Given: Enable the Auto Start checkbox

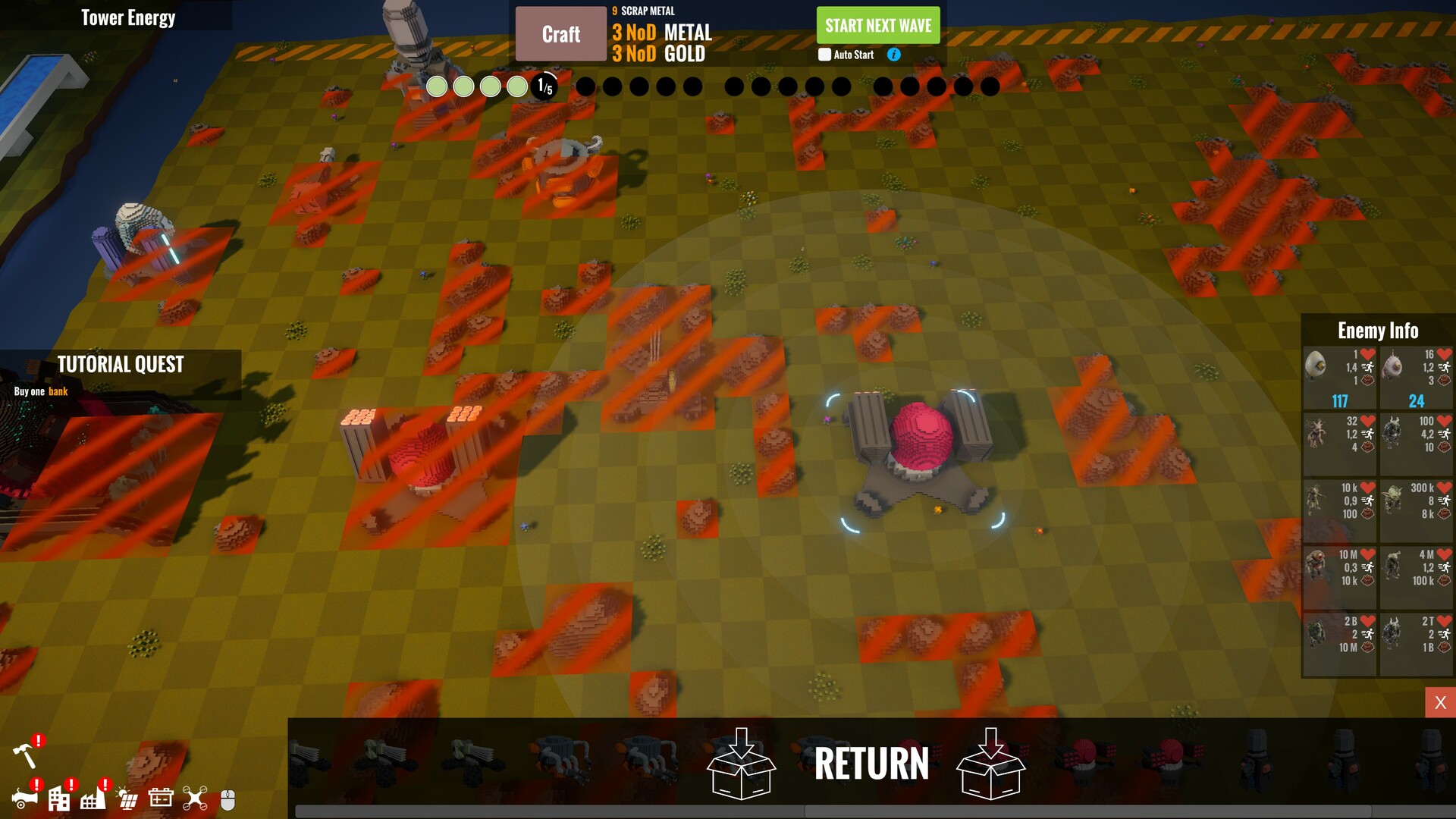Looking at the screenshot, I should click(824, 55).
